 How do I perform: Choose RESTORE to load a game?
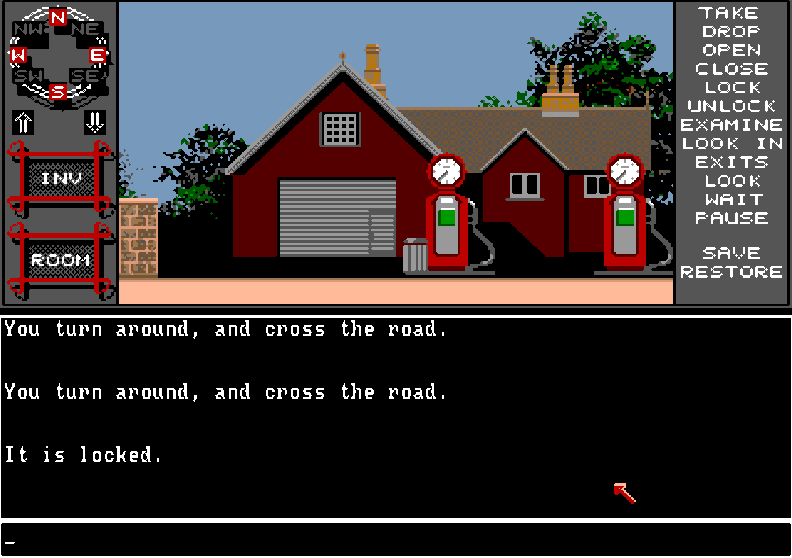[731, 272]
